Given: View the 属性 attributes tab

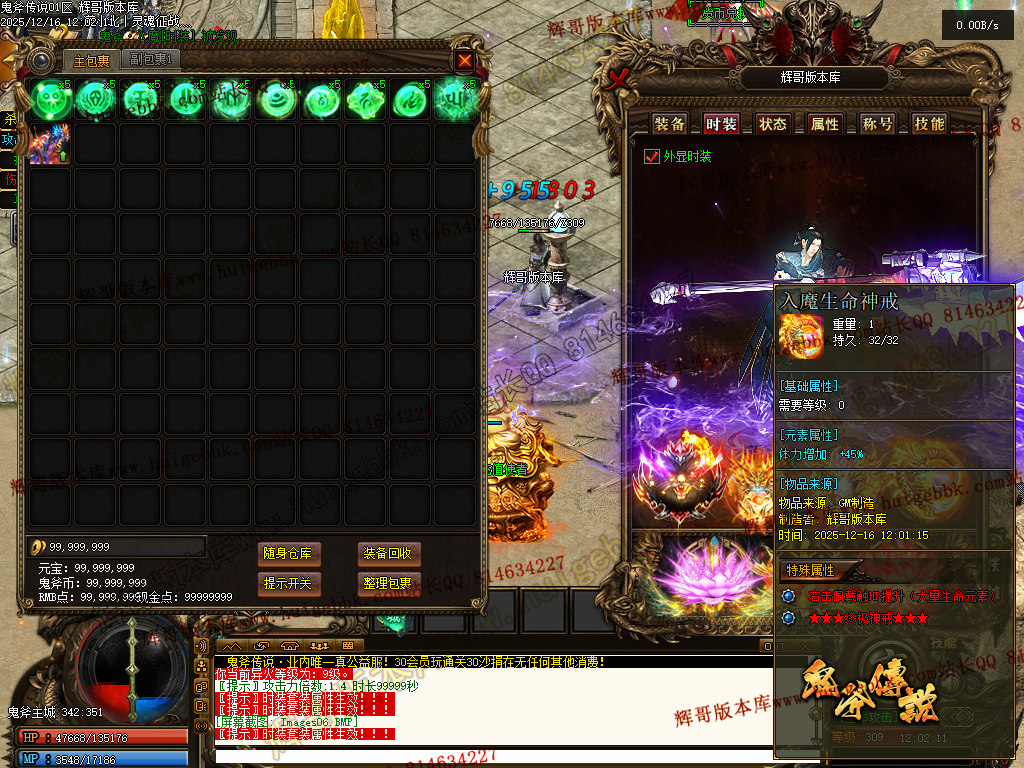Looking at the screenshot, I should coord(824,124).
